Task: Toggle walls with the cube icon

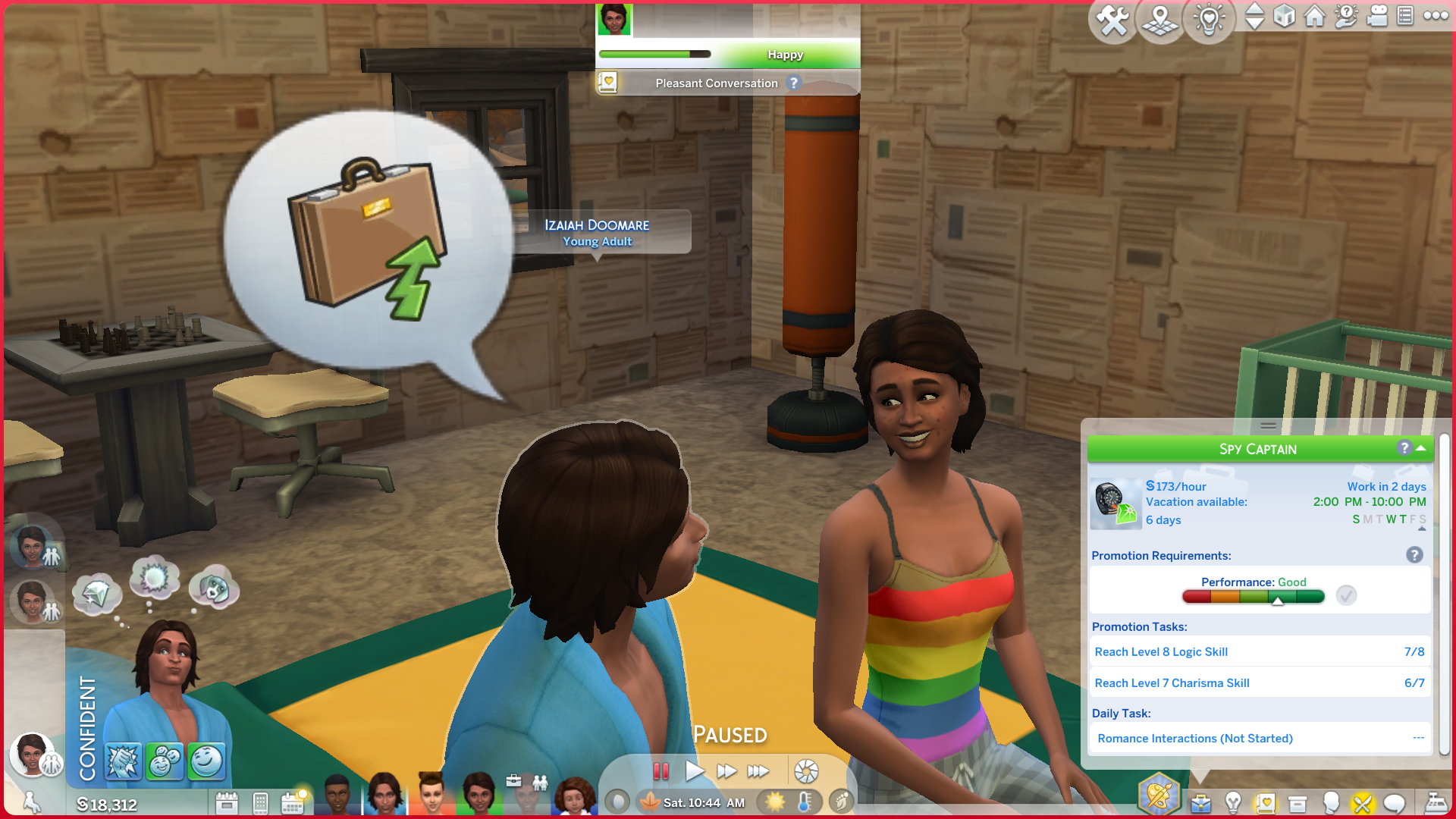Action: [1284, 16]
